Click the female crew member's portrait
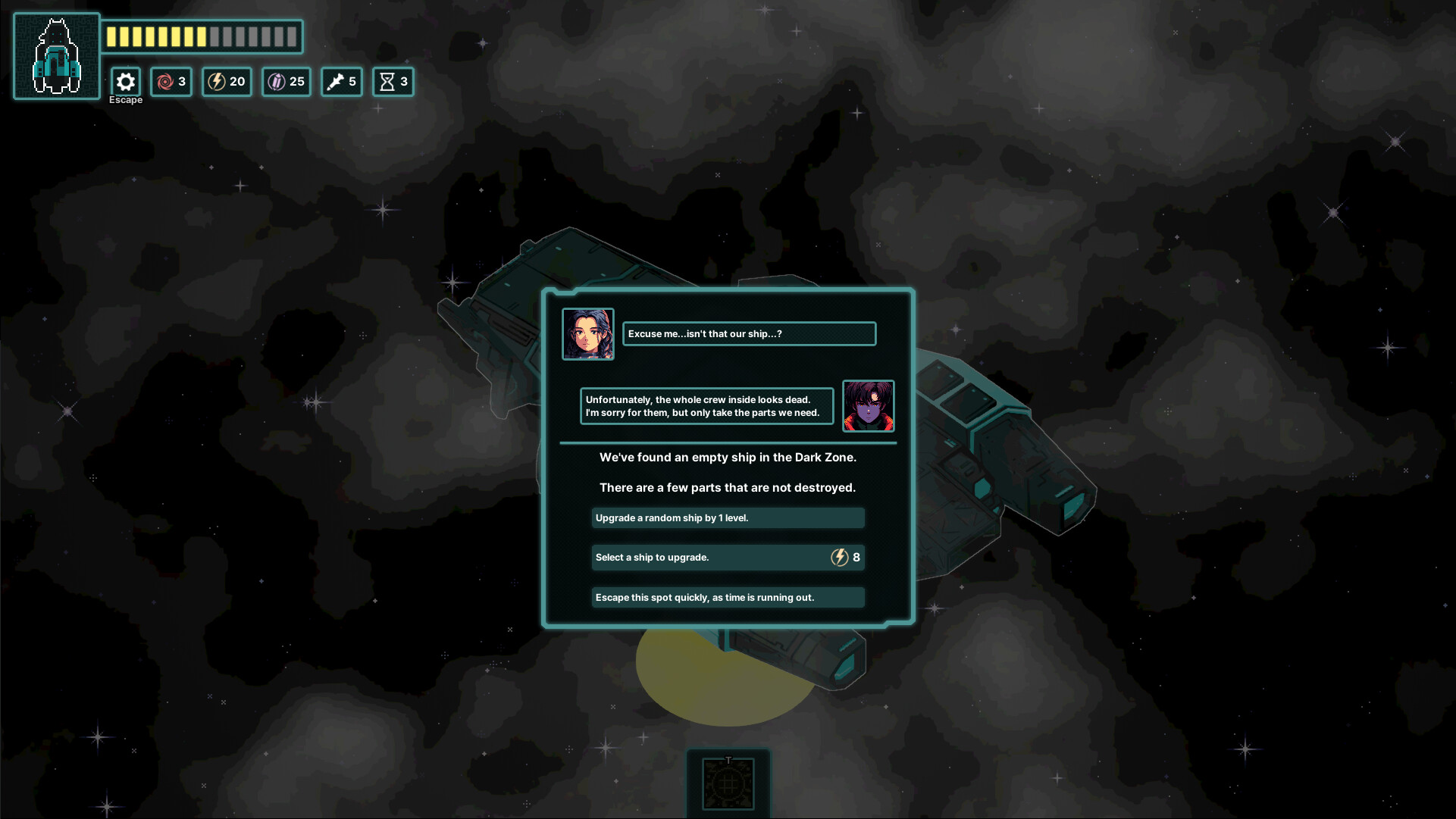The height and width of the screenshot is (819, 1456). (588, 334)
